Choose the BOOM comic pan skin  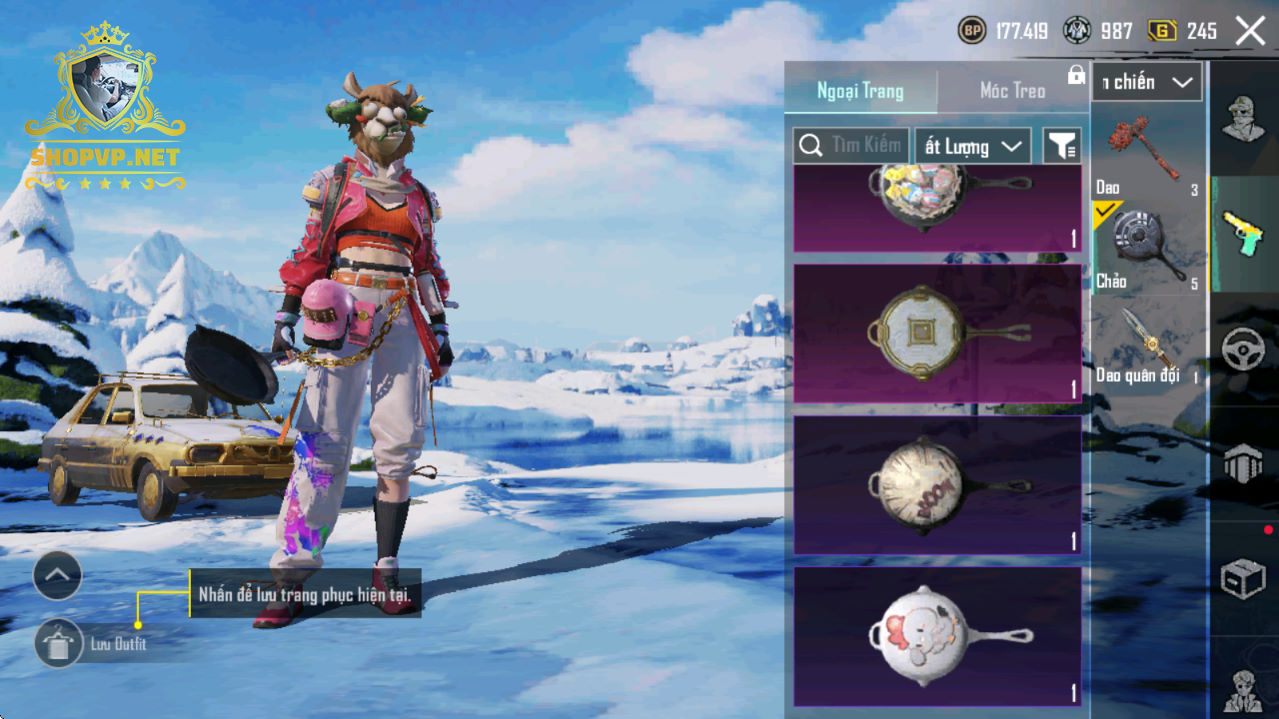coord(937,485)
